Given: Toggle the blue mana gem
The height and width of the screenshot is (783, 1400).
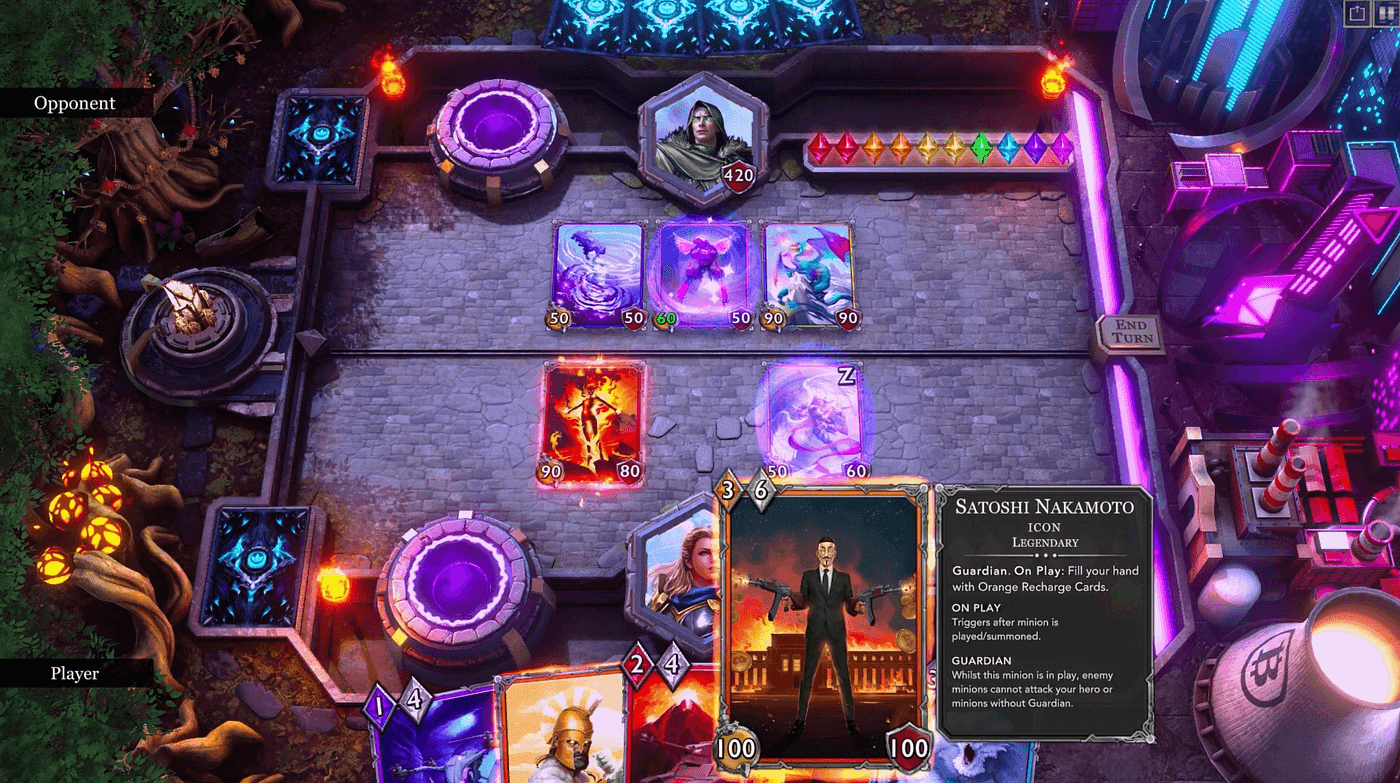Looking at the screenshot, I should tap(1008, 148).
